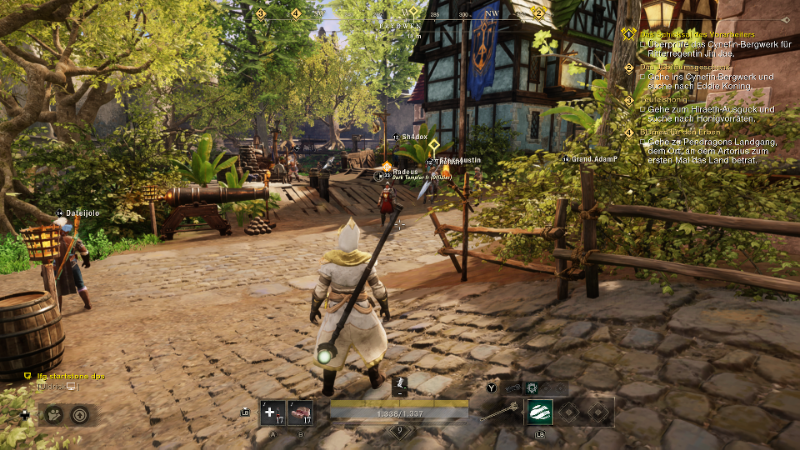This screenshot has height=450, width=800.
Task: Open the round emblem icon at bottom-left
Action: [81, 414]
